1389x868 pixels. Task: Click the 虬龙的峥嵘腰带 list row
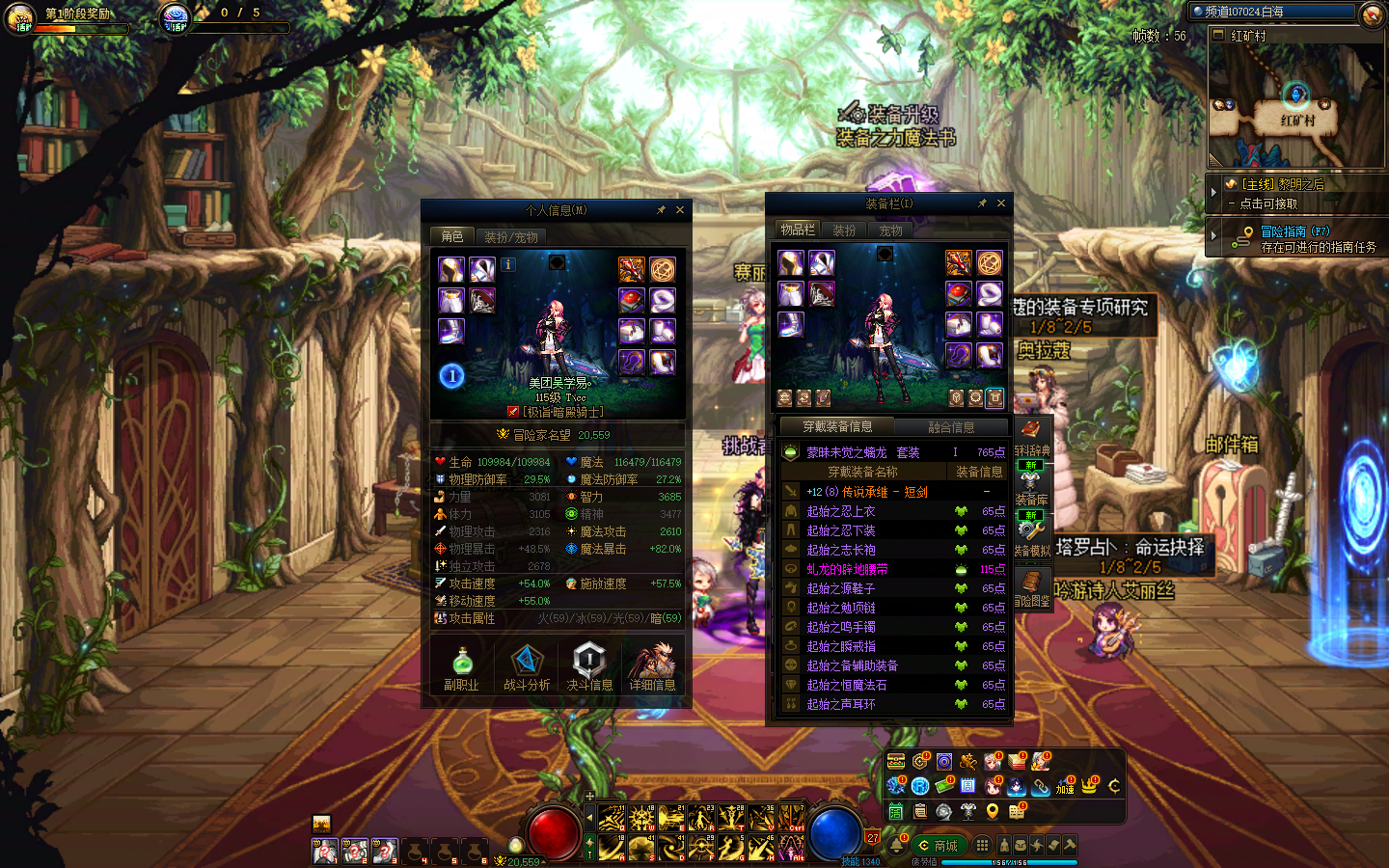847,569
